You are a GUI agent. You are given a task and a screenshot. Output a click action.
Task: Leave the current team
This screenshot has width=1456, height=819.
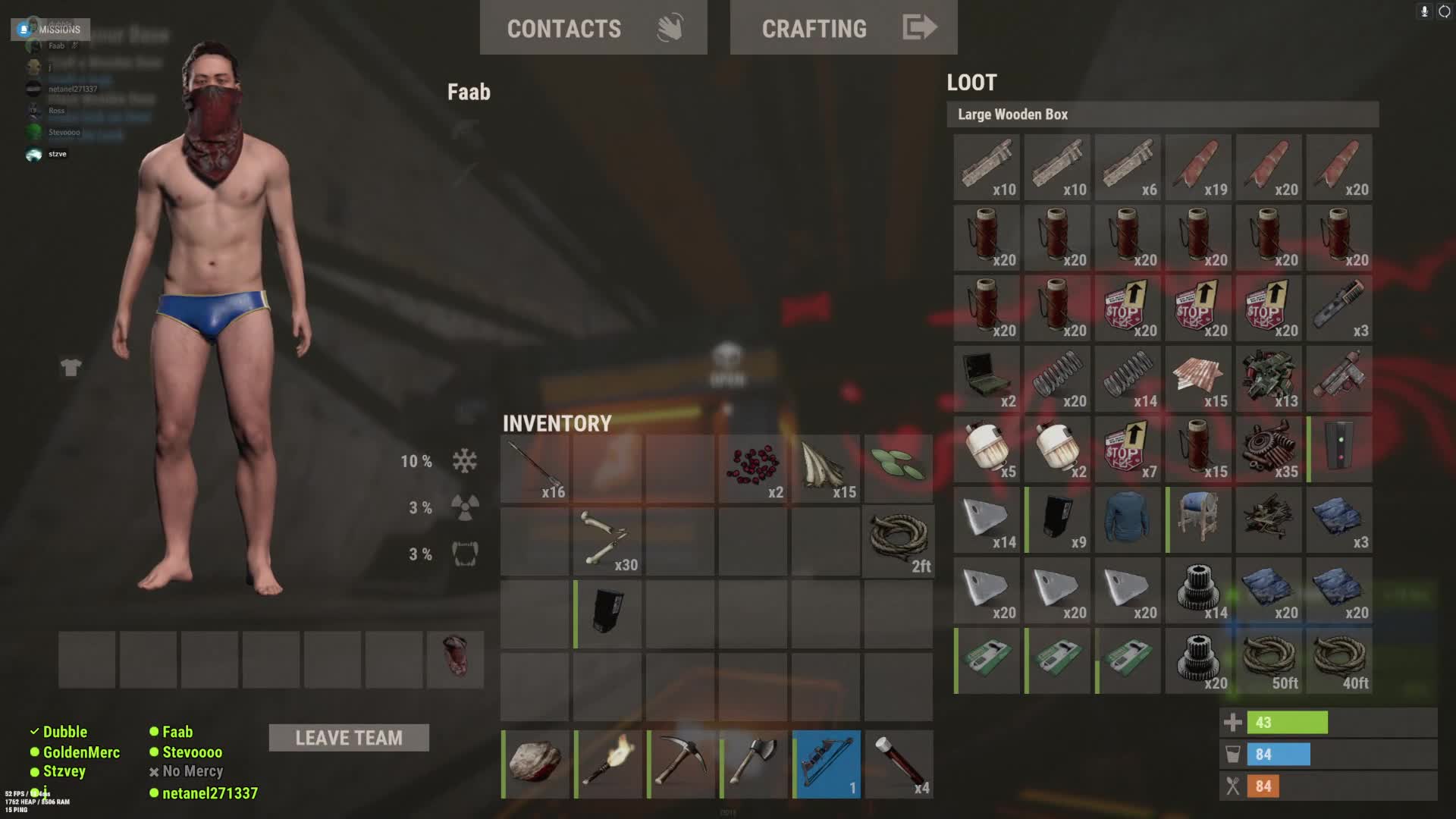(349, 738)
